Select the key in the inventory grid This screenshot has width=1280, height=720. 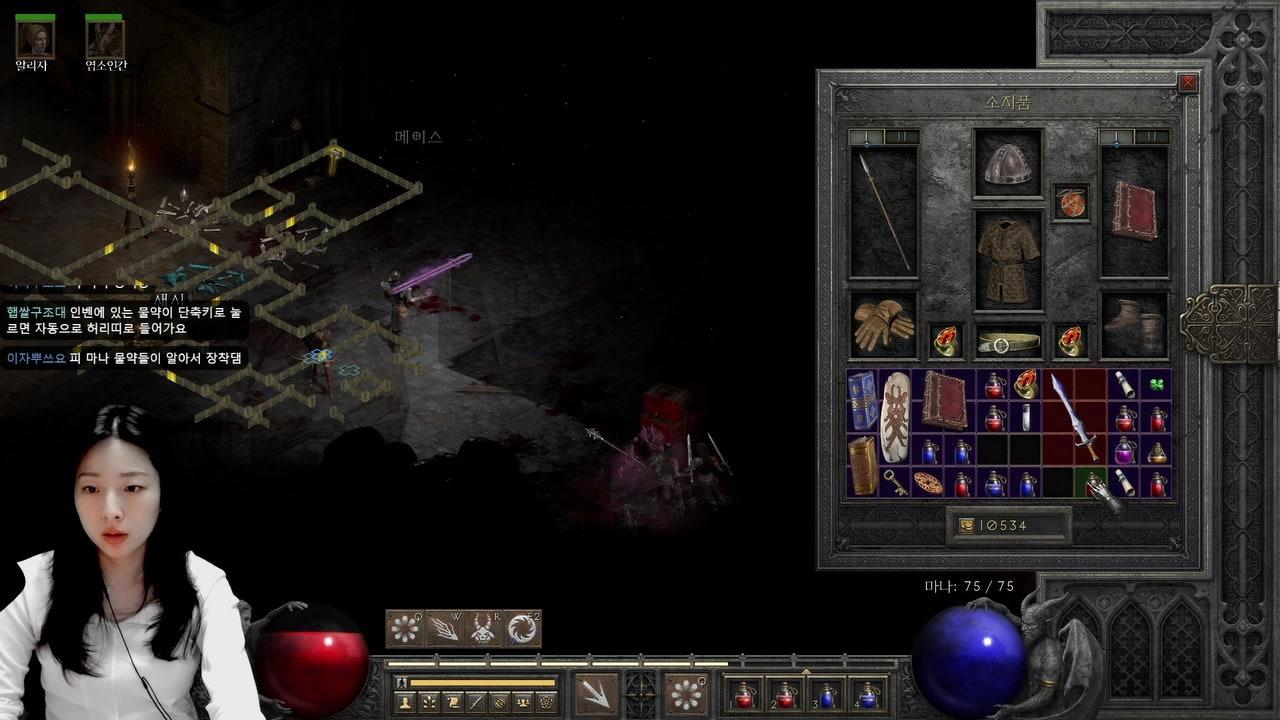[895, 482]
